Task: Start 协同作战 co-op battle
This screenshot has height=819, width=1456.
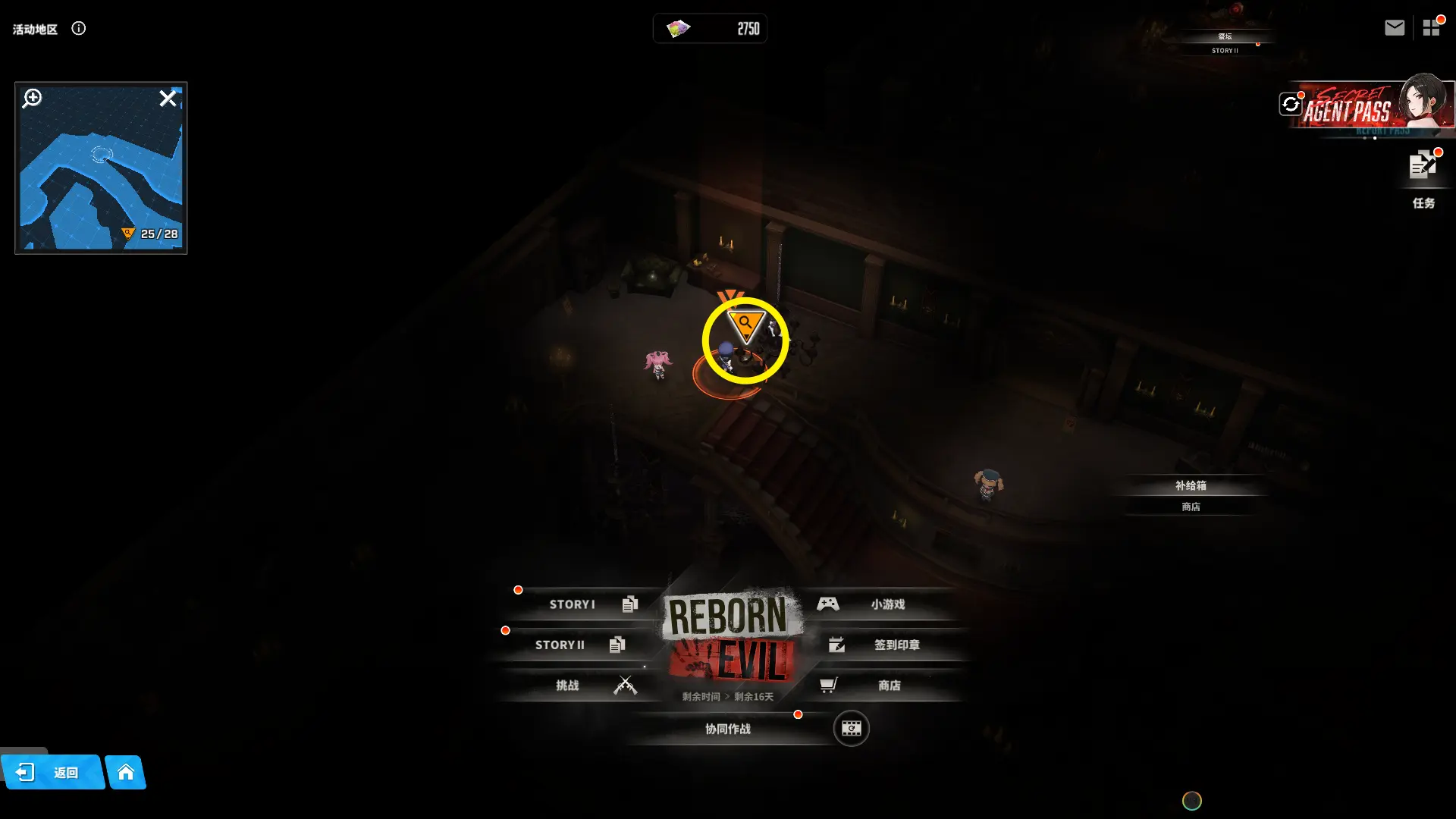Action: (728, 729)
